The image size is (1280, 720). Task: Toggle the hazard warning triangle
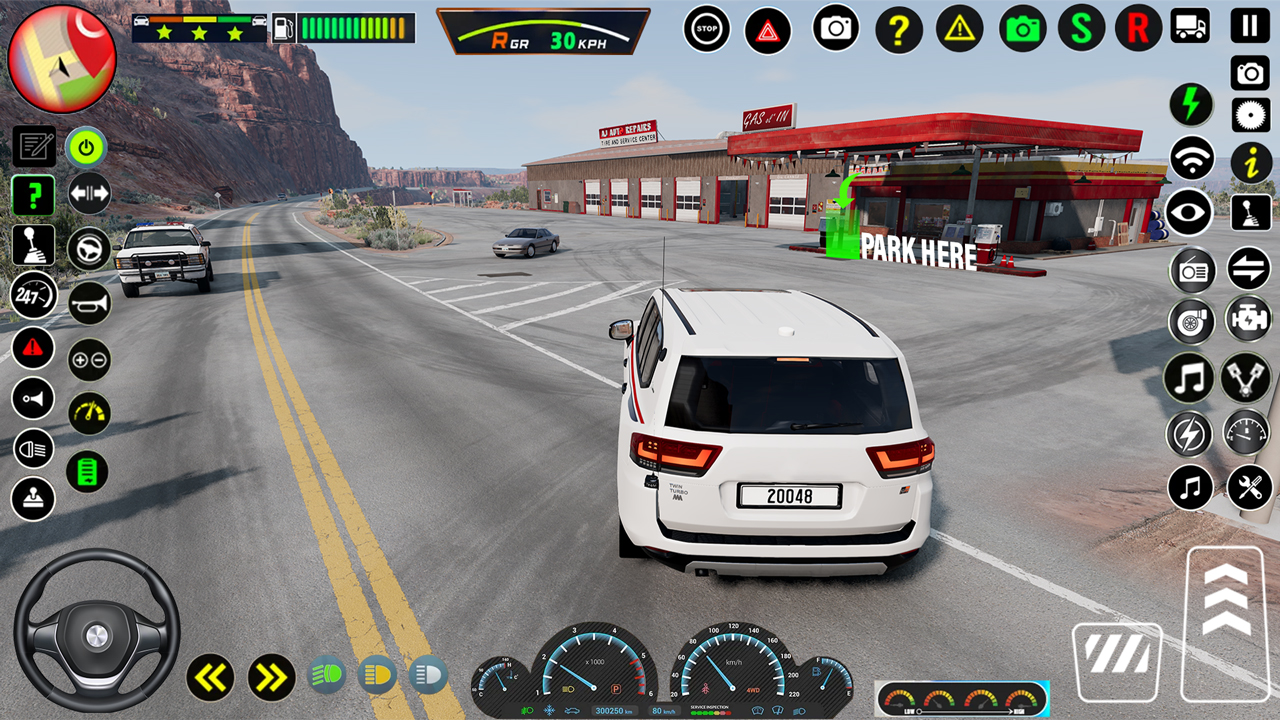point(768,30)
